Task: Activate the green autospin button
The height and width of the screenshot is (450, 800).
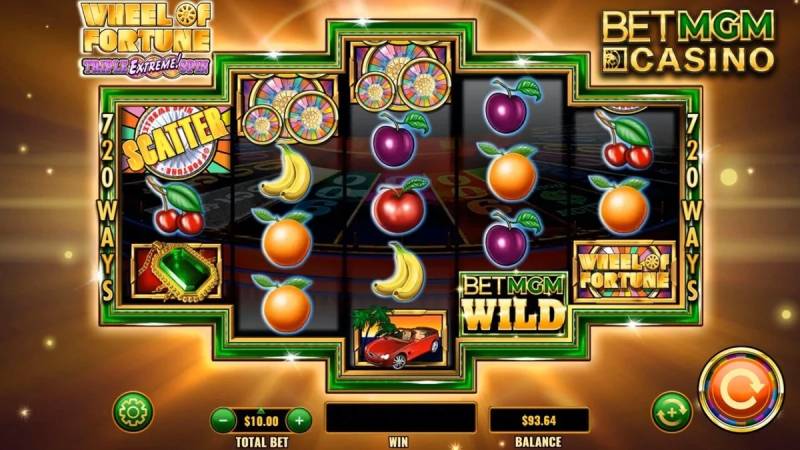Action: pos(671,410)
